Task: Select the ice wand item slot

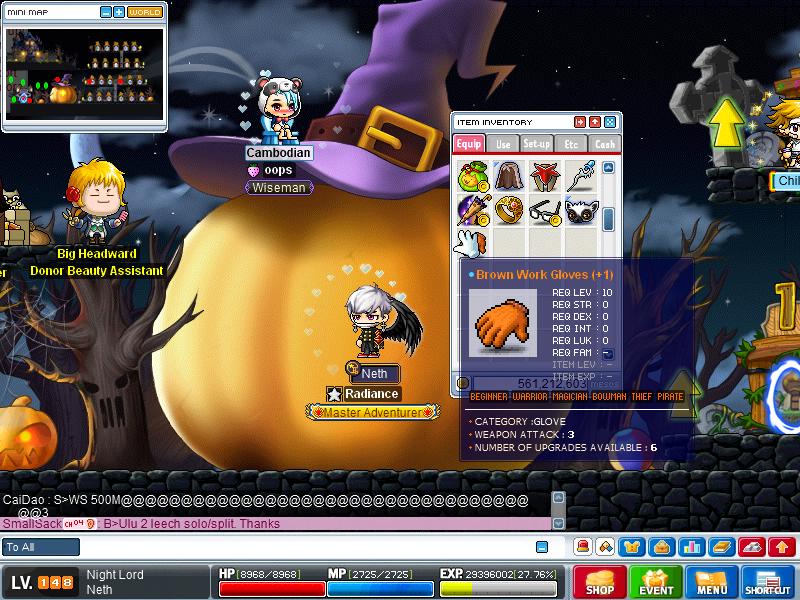Action: (580, 177)
